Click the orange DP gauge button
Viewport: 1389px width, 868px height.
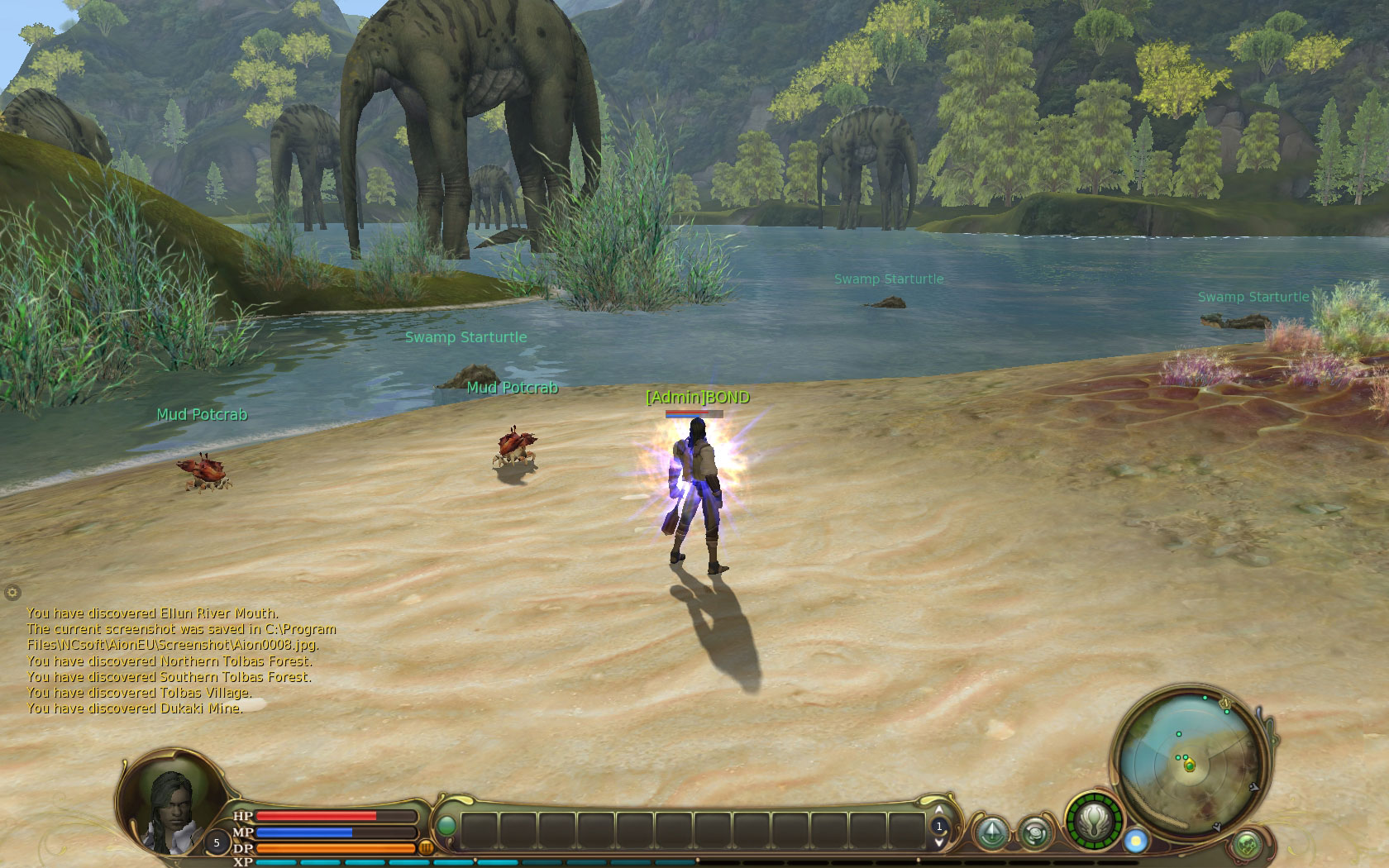click(427, 847)
